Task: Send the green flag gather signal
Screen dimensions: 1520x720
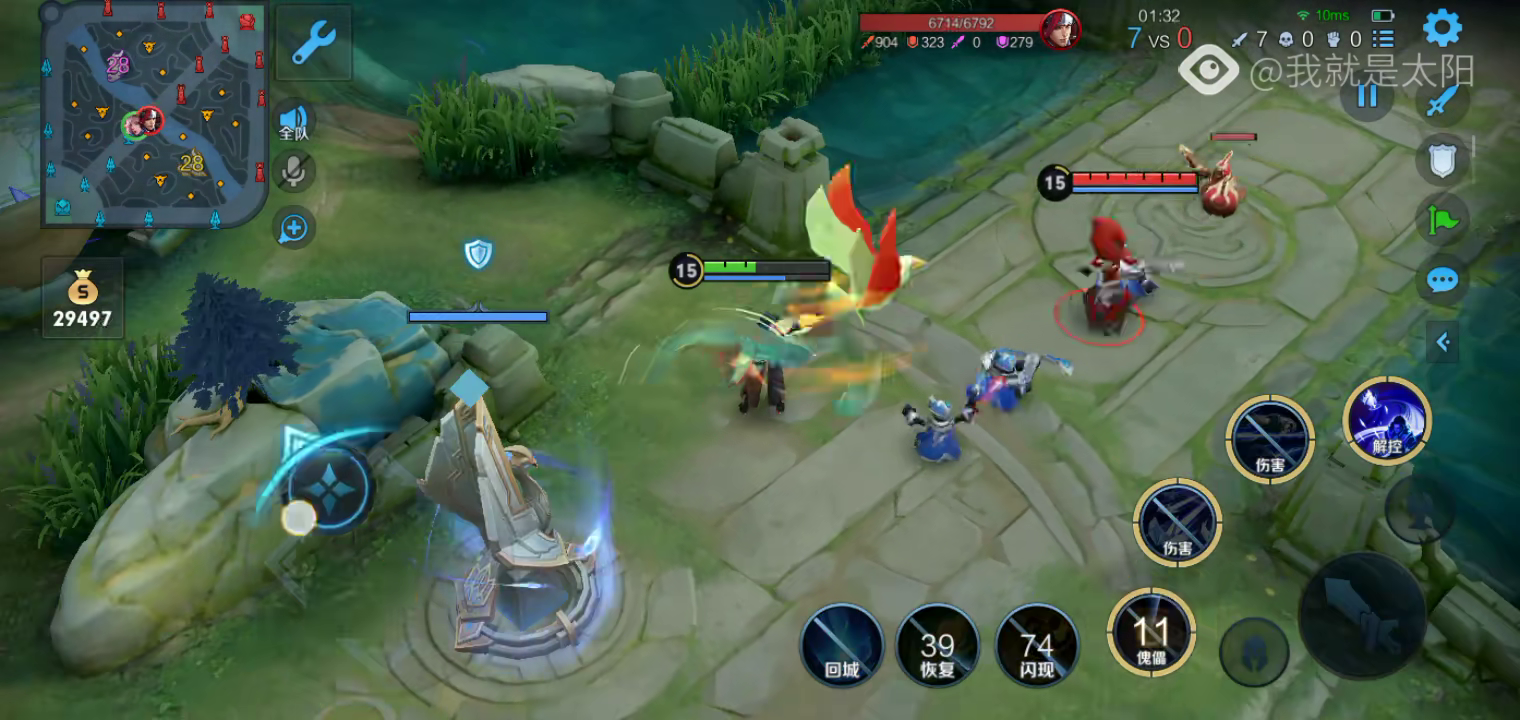Action: [x=1441, y=218]
